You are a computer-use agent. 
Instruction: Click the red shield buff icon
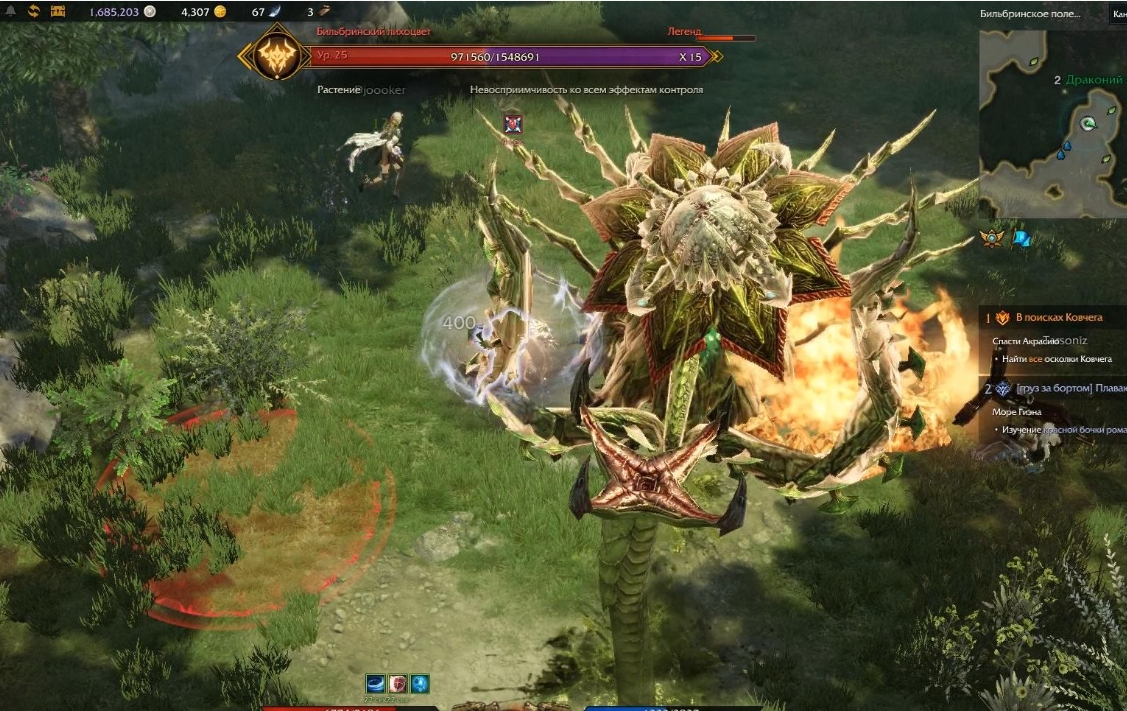click(398, 684)
